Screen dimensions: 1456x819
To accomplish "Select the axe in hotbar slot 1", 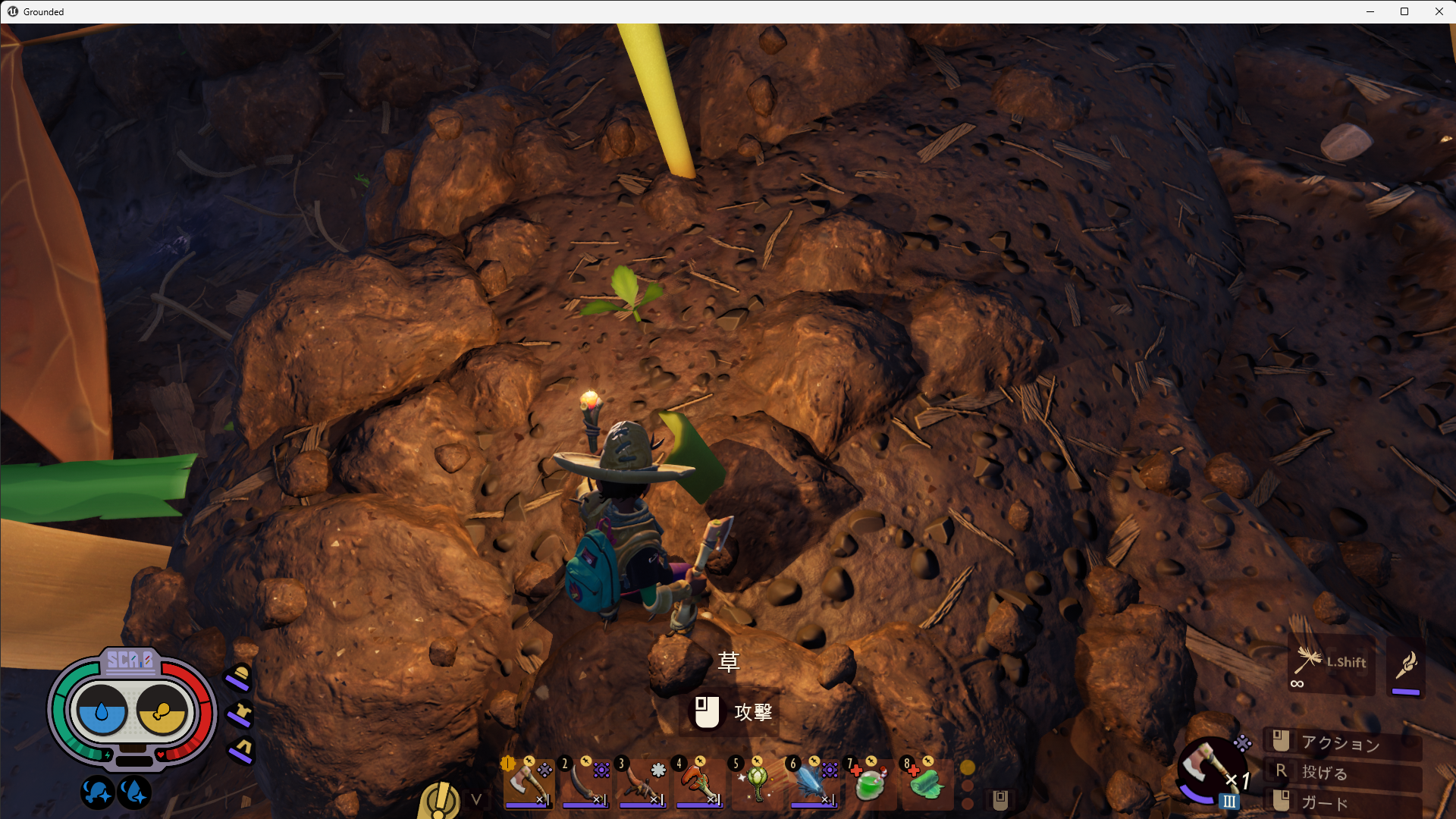I will (527, 783).
